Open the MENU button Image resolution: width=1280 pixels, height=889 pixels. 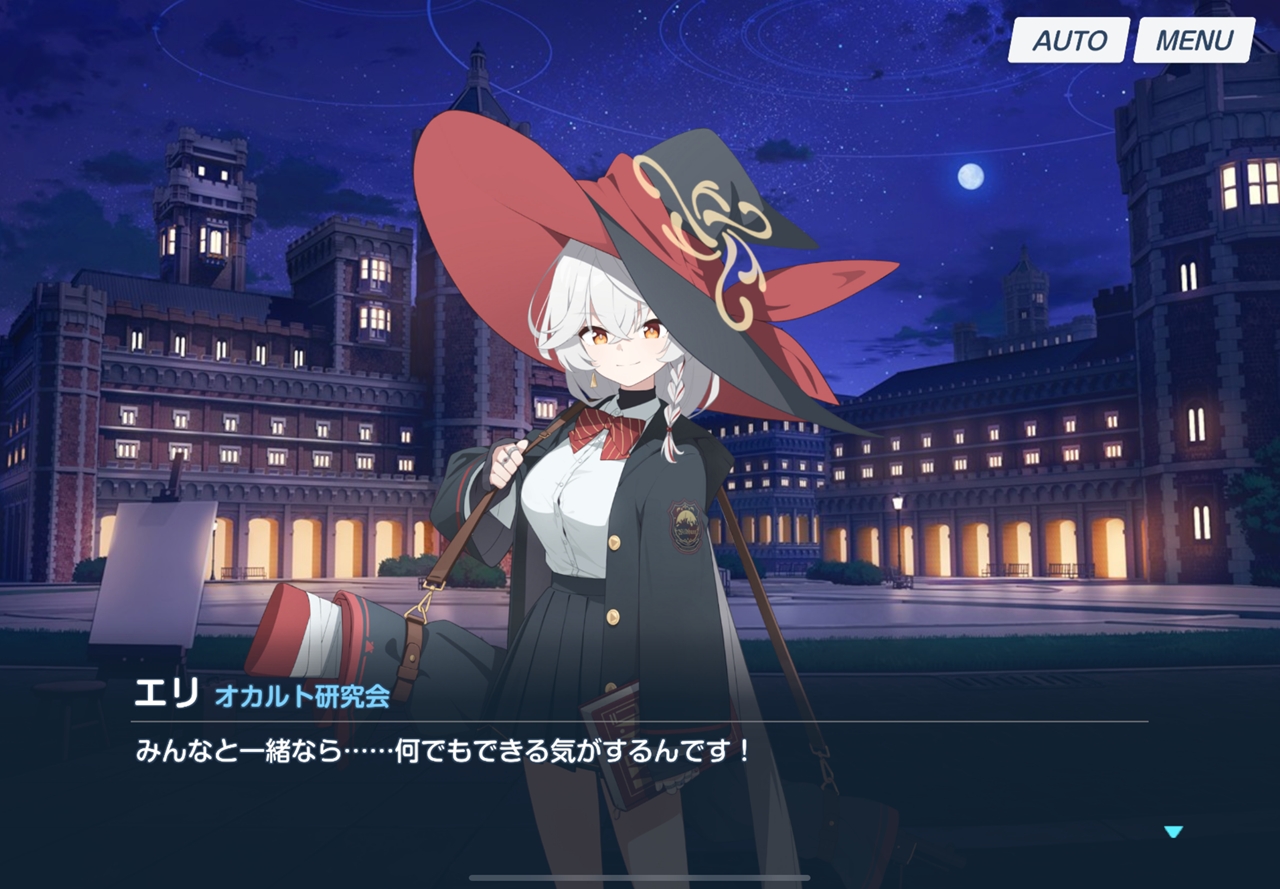coord(1194,41)
